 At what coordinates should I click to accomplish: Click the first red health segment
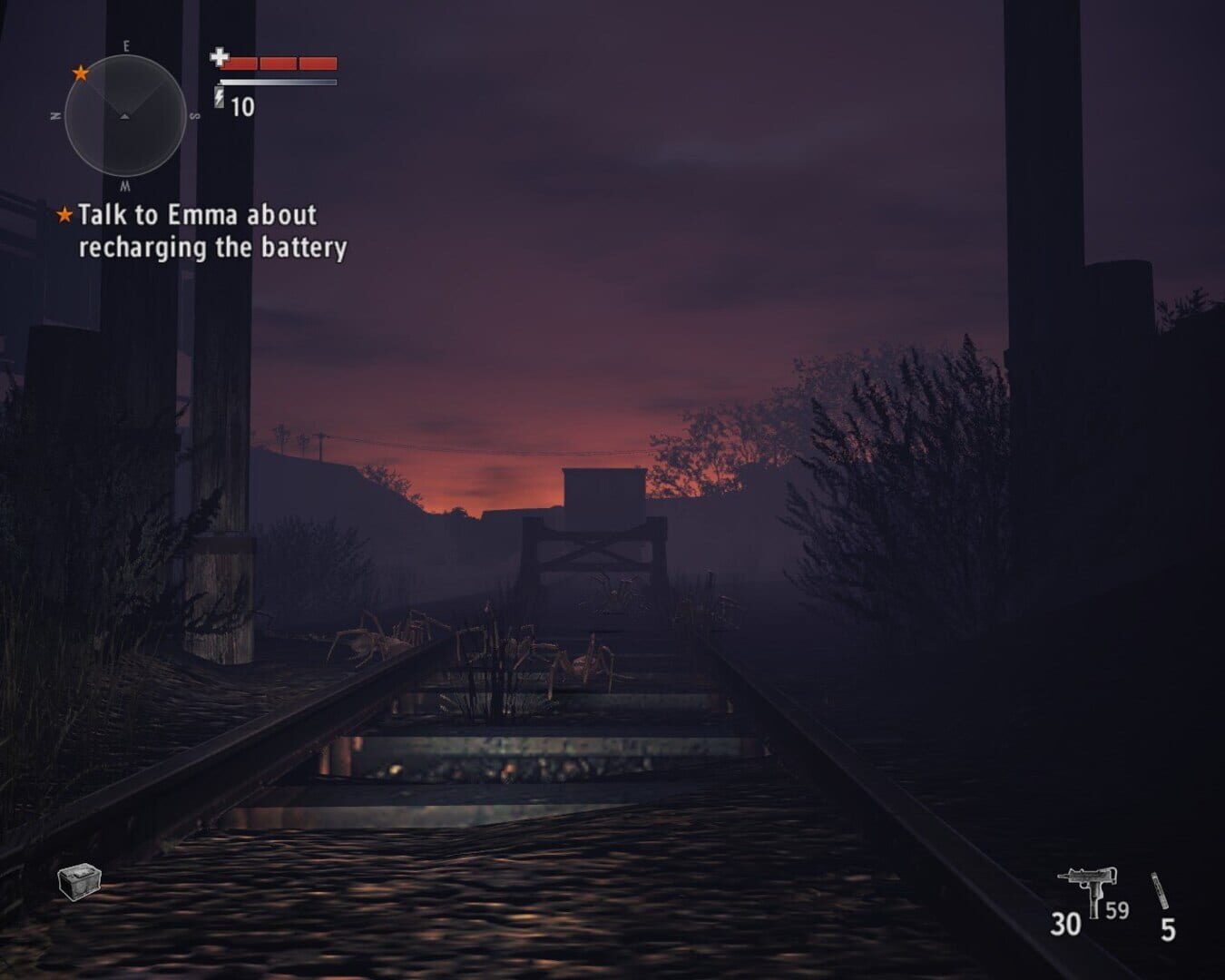click(x=242, y=64)
